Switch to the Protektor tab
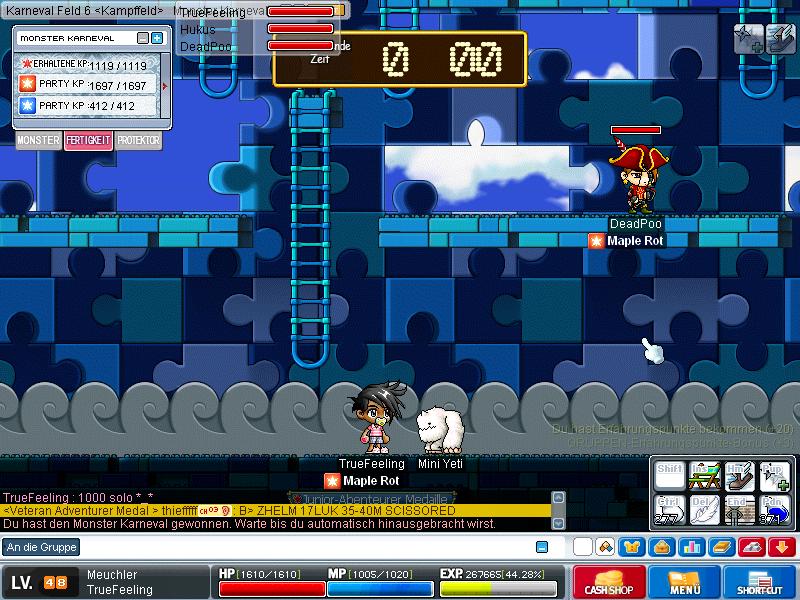 (138, 141)
